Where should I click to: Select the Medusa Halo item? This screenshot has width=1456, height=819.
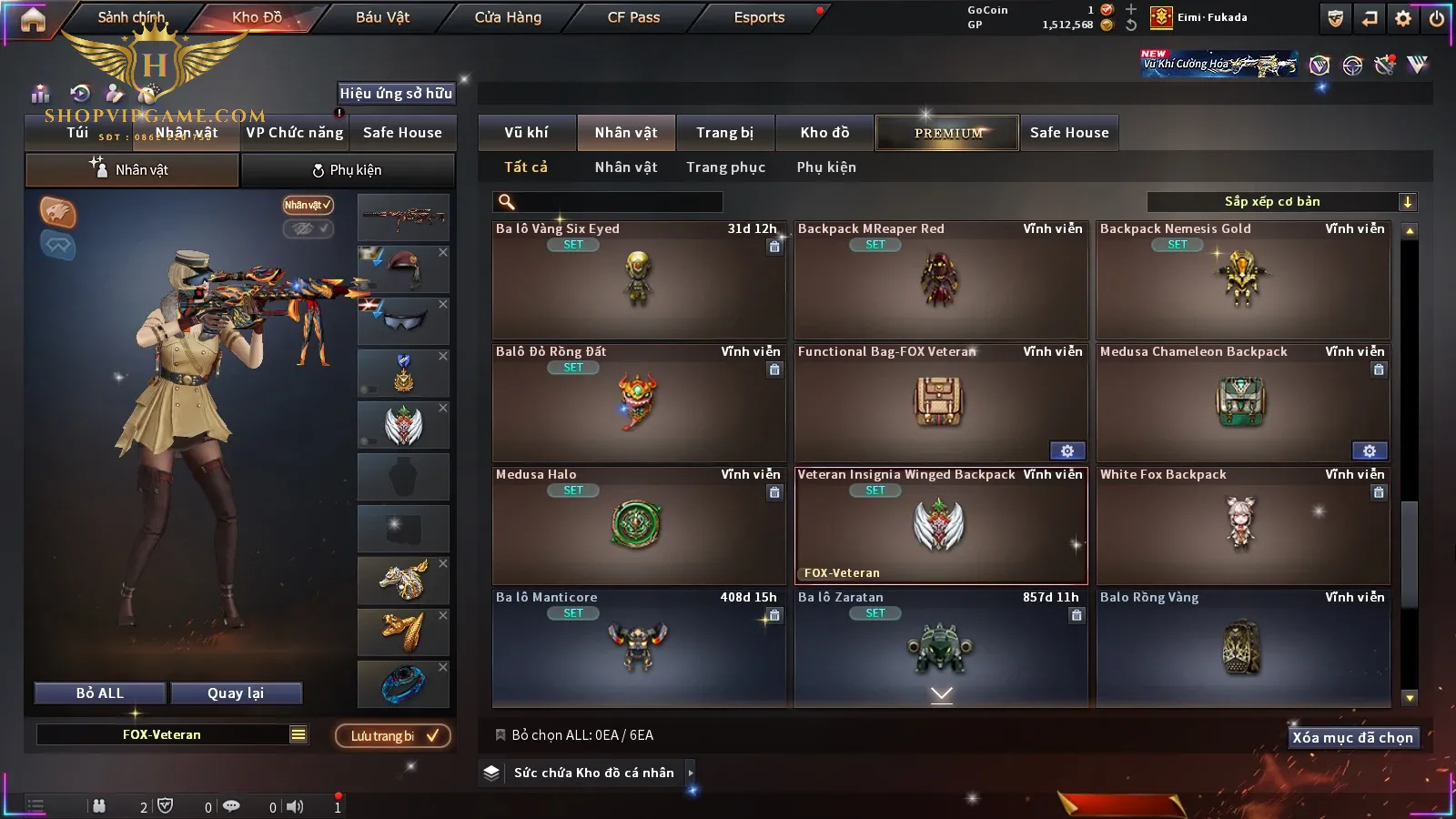(x=638, y=526)
